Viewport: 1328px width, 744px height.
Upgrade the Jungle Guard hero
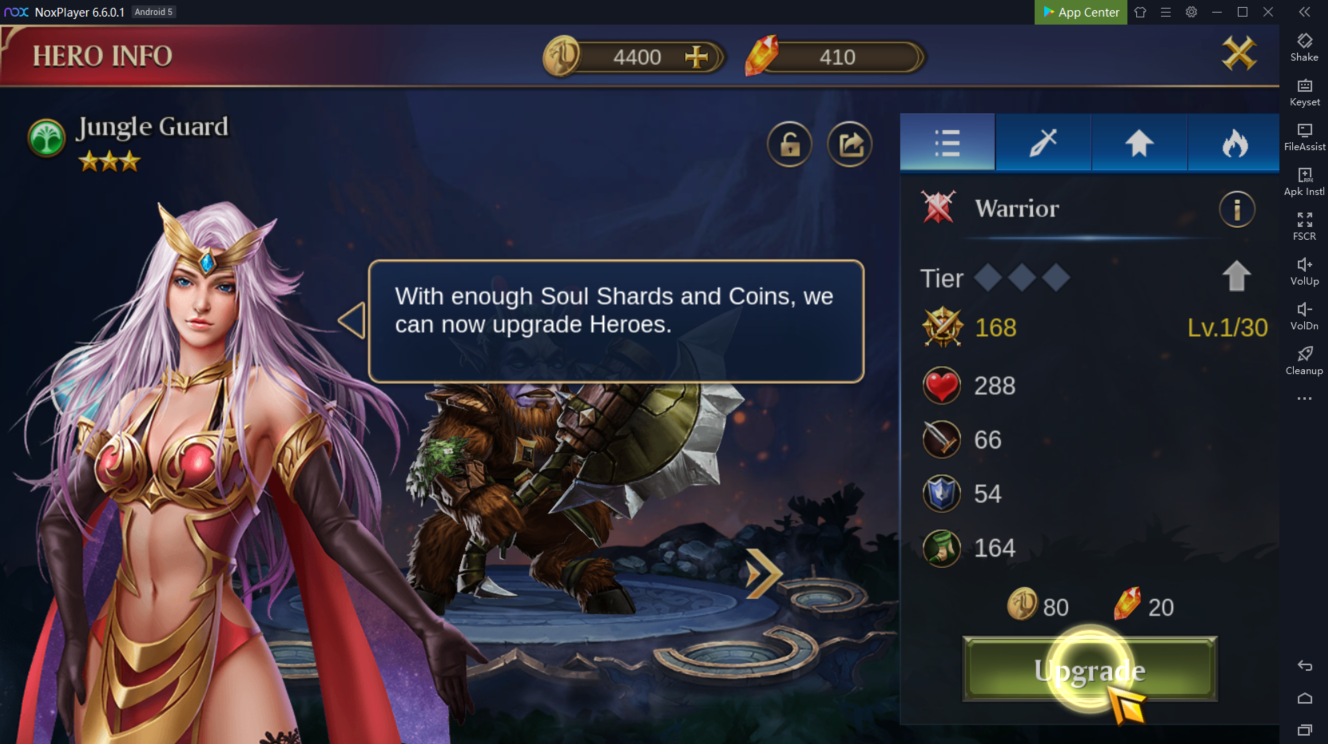tap(1089, 670)
